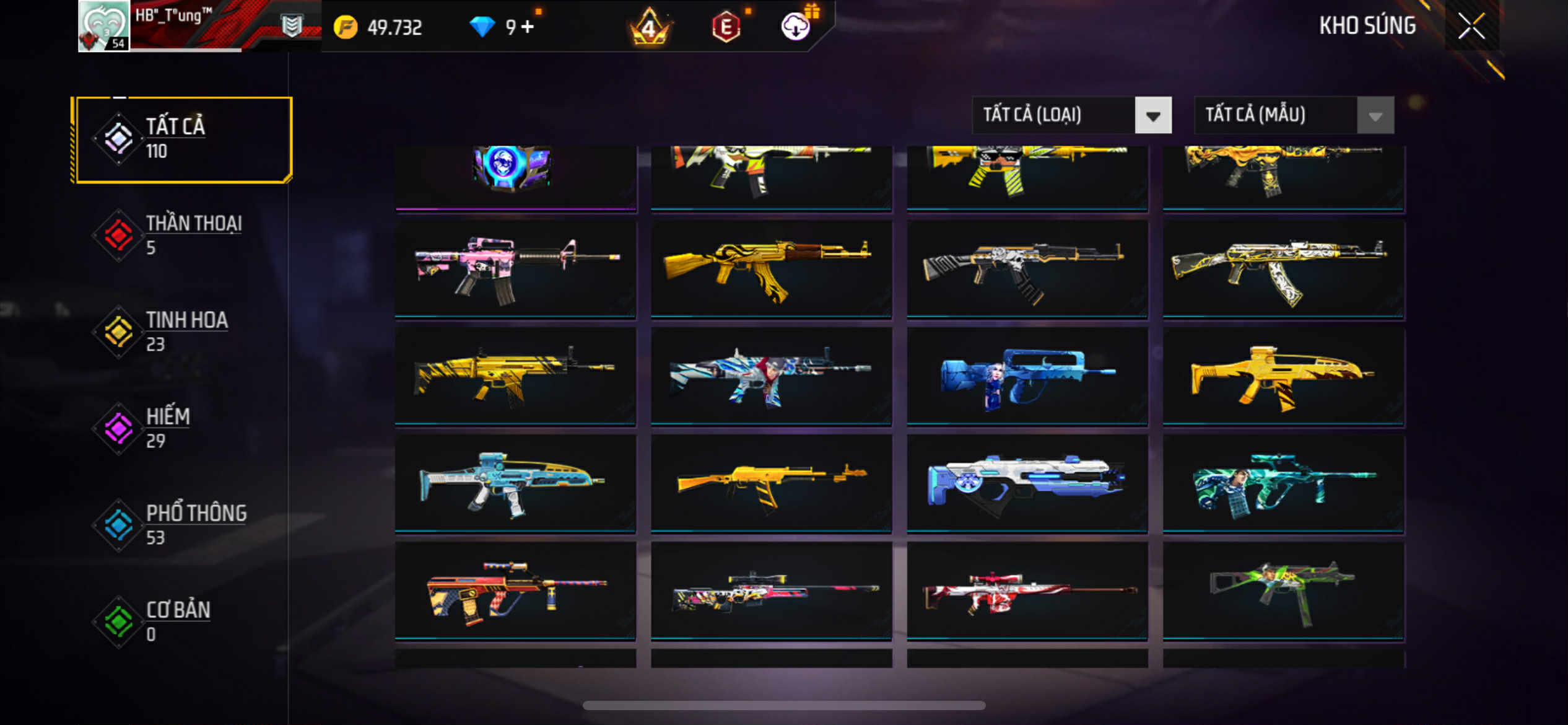The image size is (1568, 725).
Task: Click the red E hexagon badge icon
Action: tap(726, 27)
